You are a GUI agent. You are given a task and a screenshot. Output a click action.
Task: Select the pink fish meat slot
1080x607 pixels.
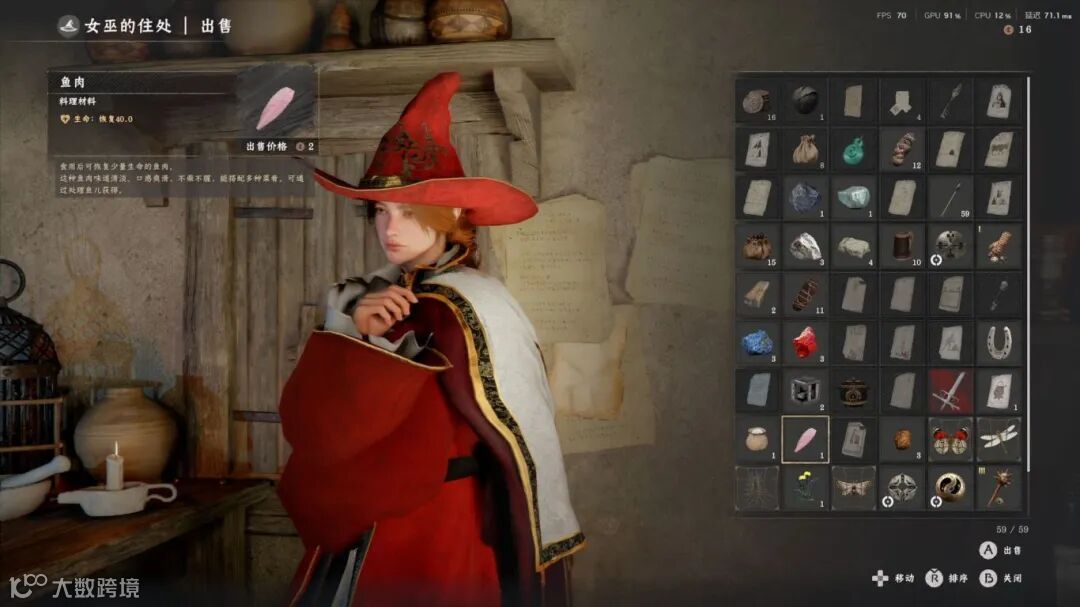[x=805, y=439]
